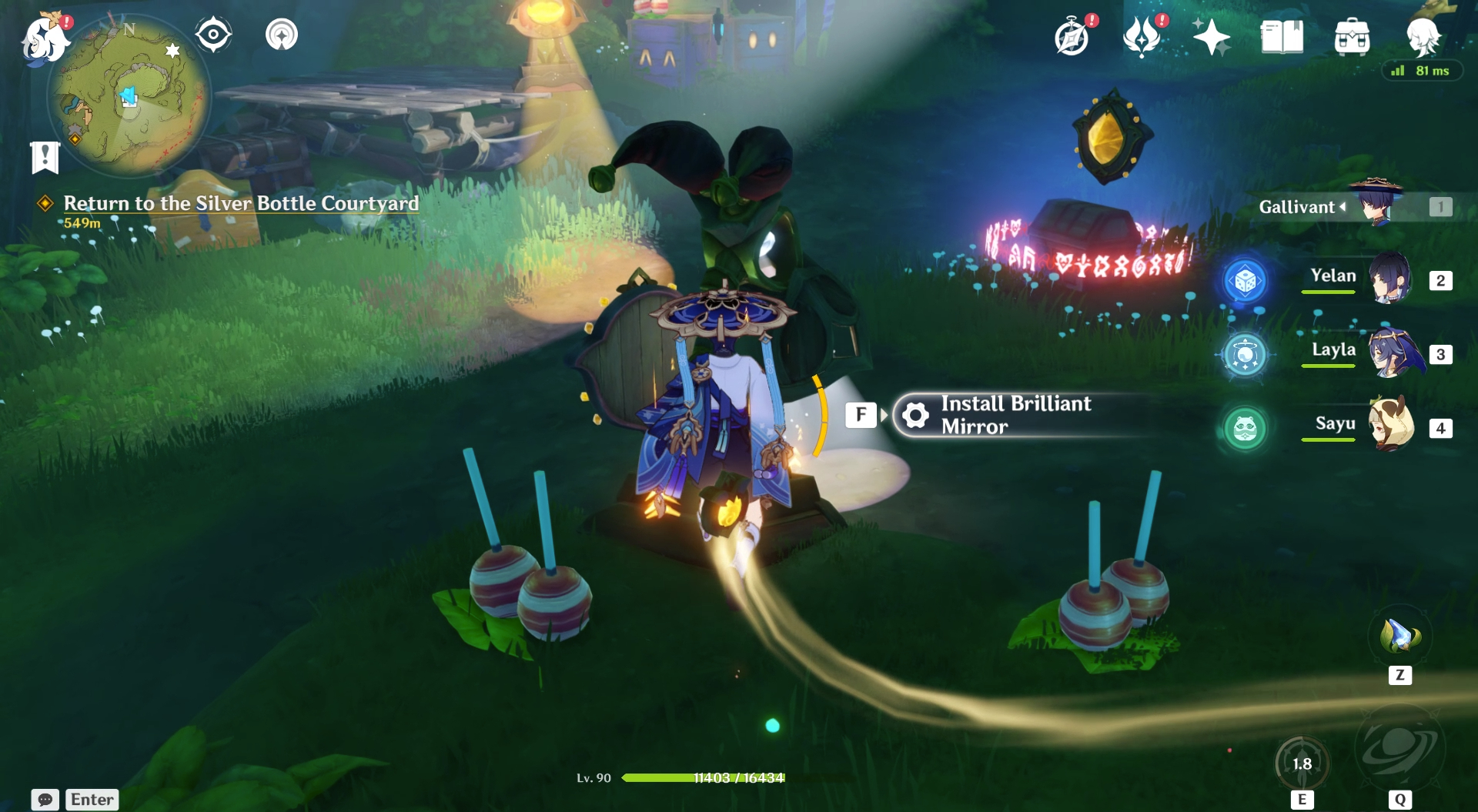1478x812 pixels.
Task: Open the chat speech bubble
Action: [x=45, y=800]
